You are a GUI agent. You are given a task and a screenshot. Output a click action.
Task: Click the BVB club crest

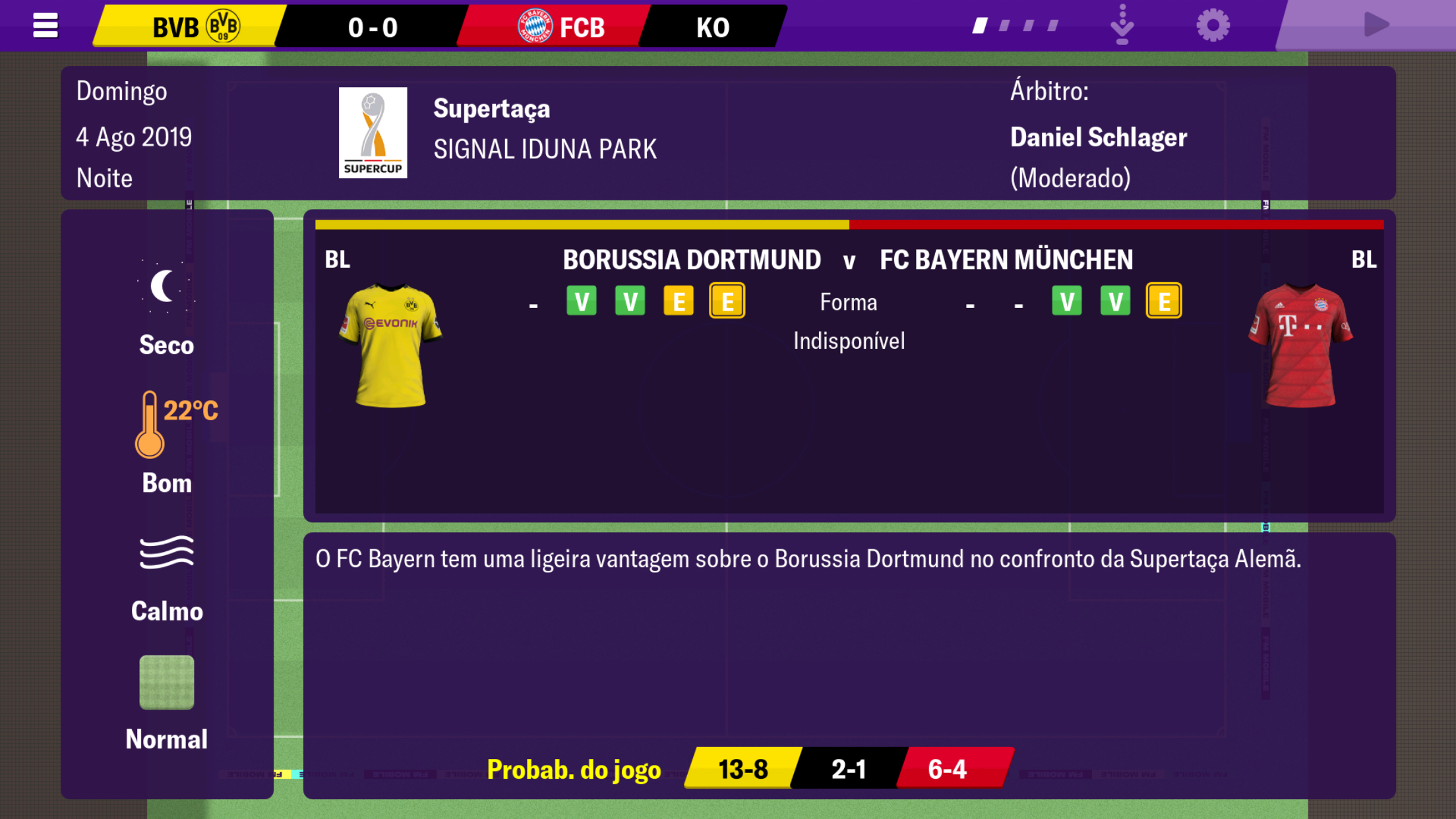(x=222, y=26)
